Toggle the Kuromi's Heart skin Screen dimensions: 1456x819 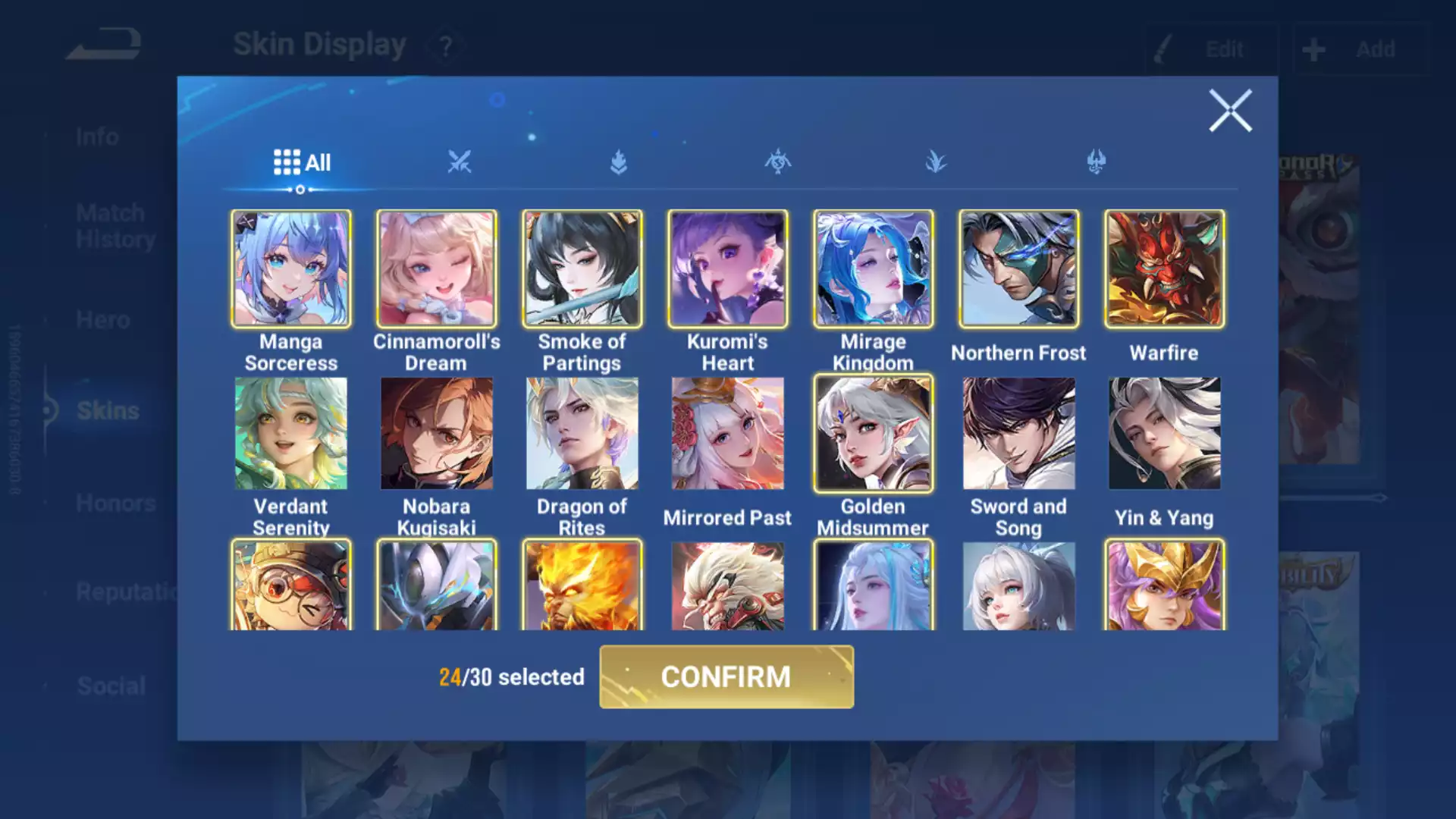click(727, 269)
